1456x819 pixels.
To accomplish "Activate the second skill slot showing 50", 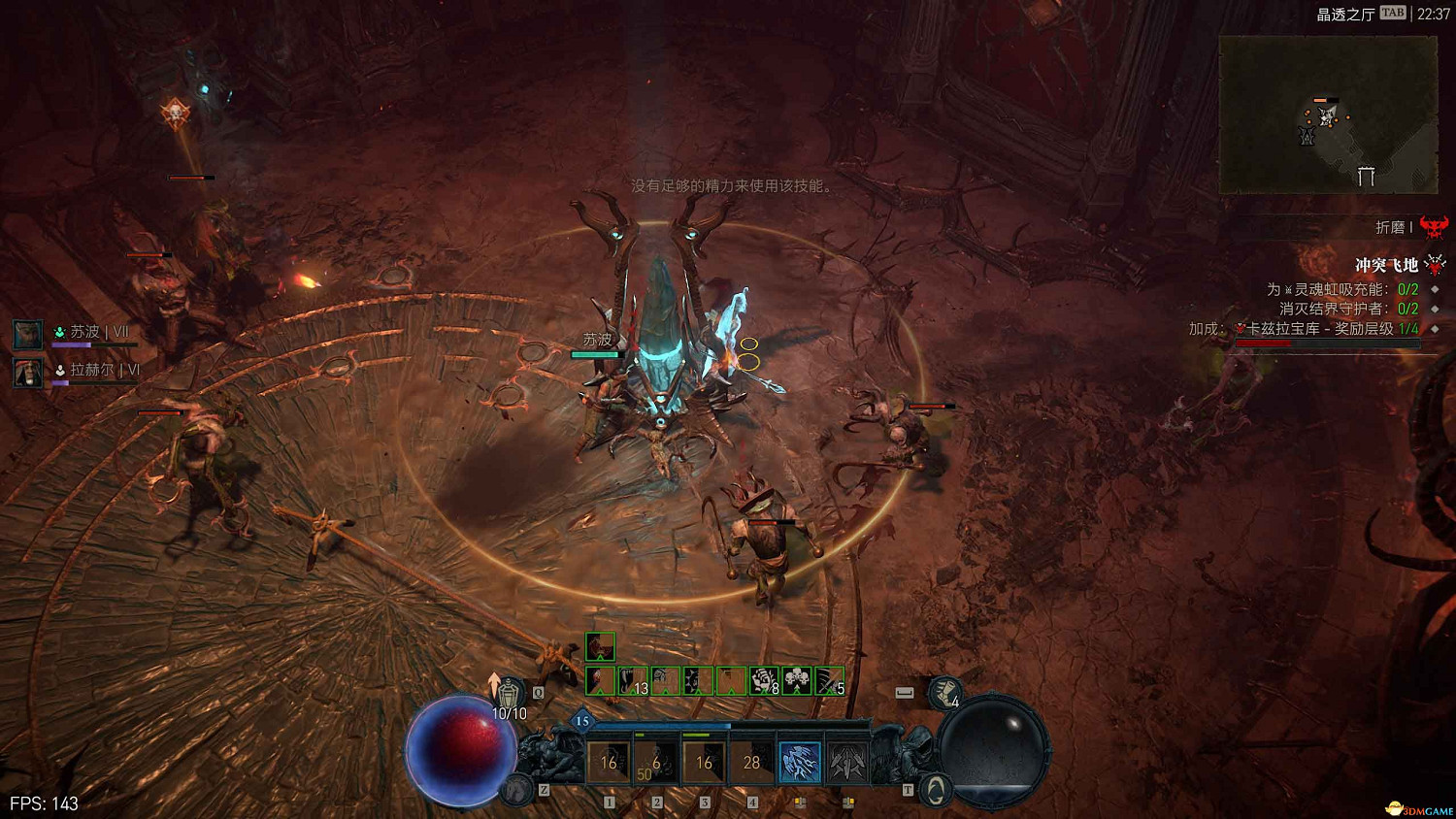I will point(656,763).
